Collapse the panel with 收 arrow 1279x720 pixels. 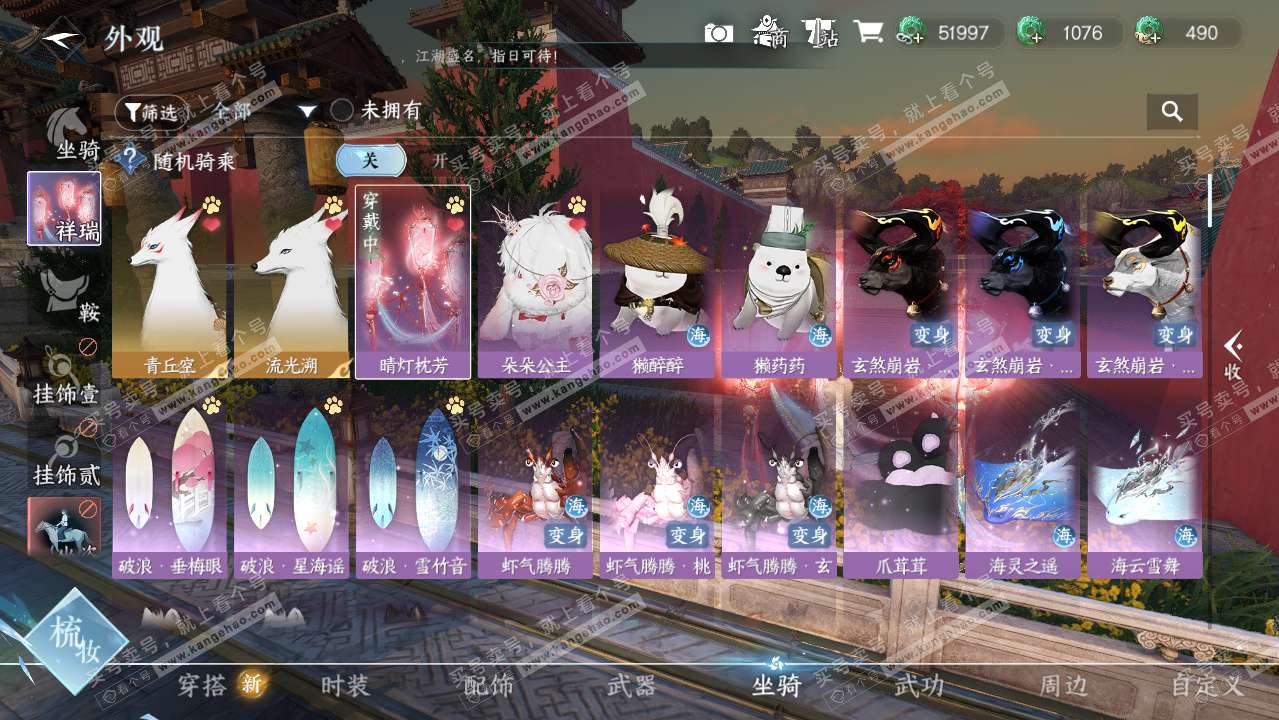(x=1234, y=356)
